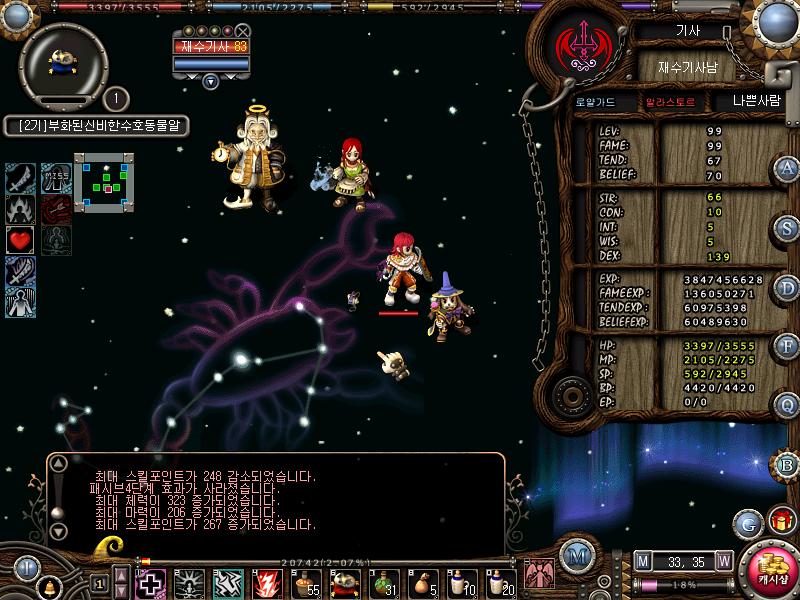The width and height of the screenshot is (800, 600).
Task: Use the green potion with count 31
Action: [384, 581]
